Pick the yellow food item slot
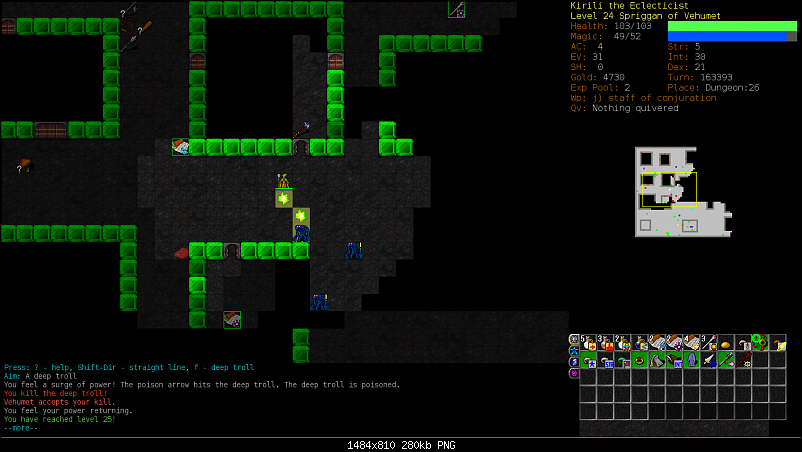This screenshot has height=452, width=802. coord(724,343)
